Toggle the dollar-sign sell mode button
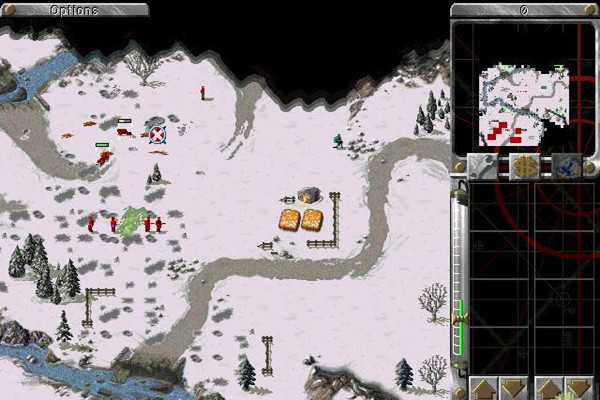 526,166
